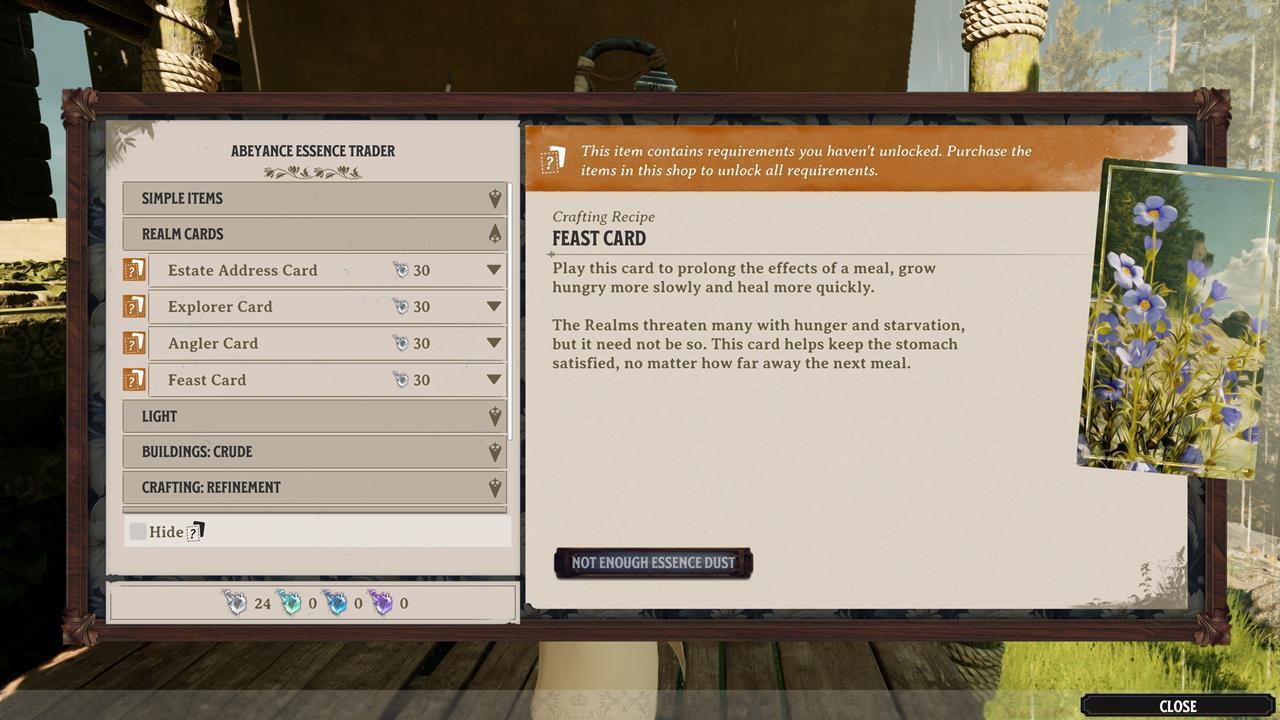Collapse the Realm Cards category

click(314, 234)
